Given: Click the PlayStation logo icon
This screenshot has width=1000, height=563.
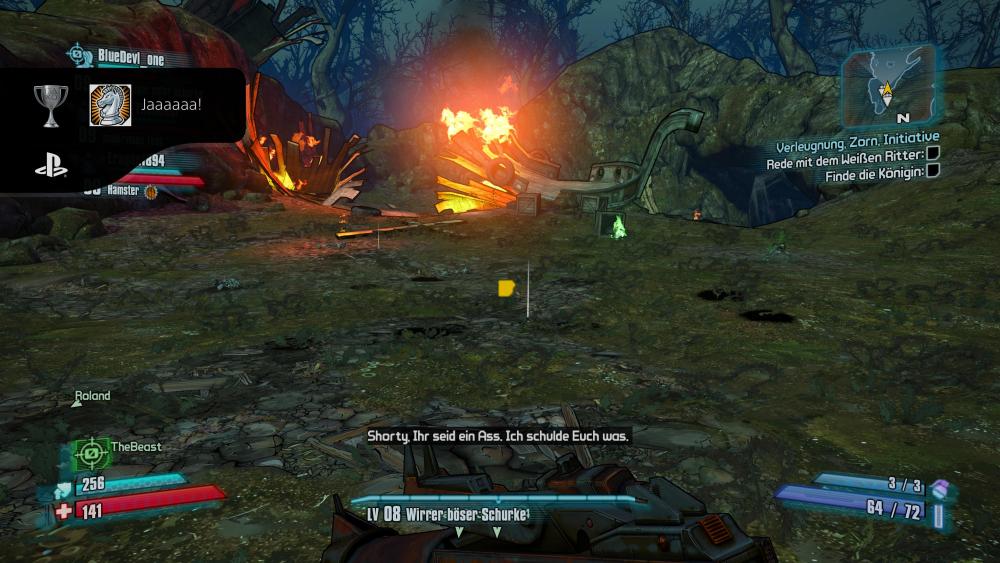Looking at the screenshot, I should pyautogui.click(x=50, y=168).
